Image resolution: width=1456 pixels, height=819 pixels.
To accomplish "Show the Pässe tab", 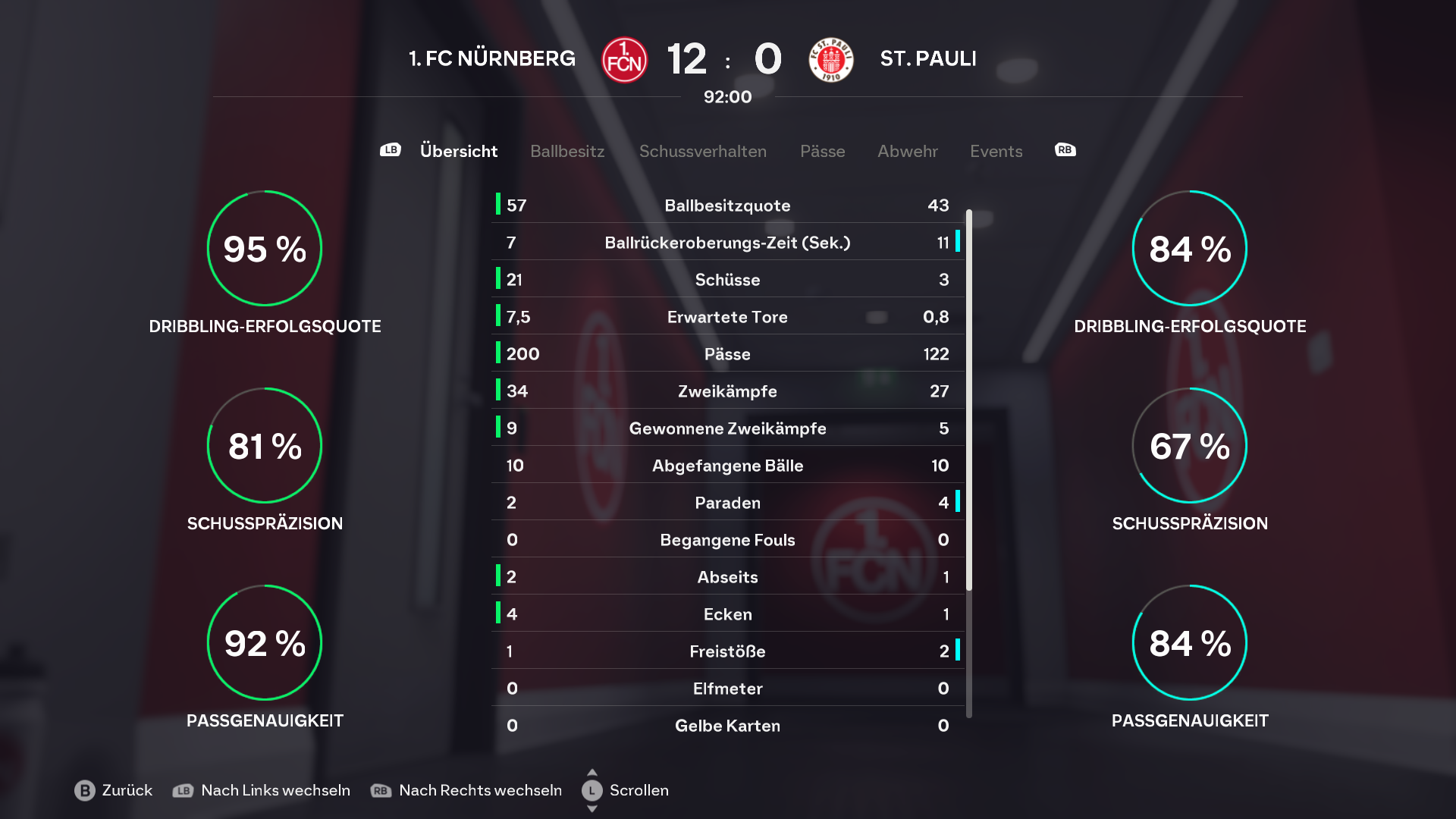I will (822, 151).
